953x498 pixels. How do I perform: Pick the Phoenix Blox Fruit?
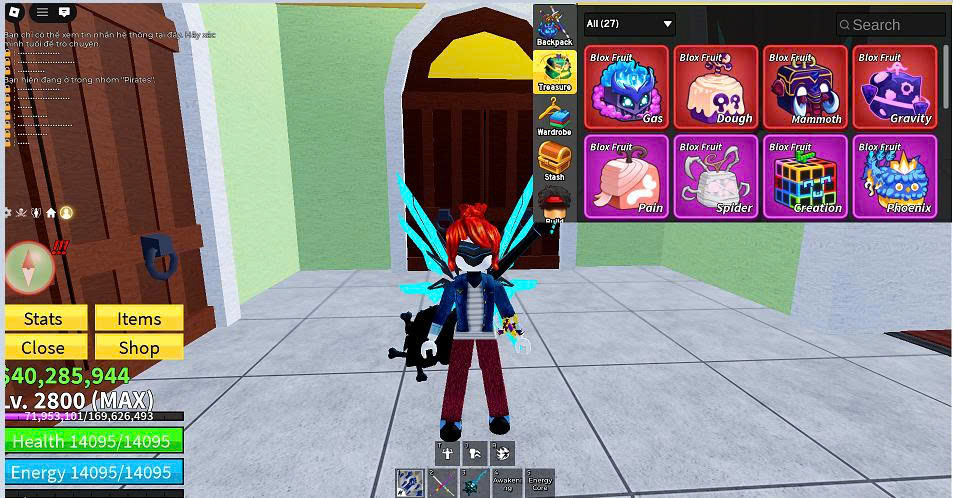(x=894, y=177)
